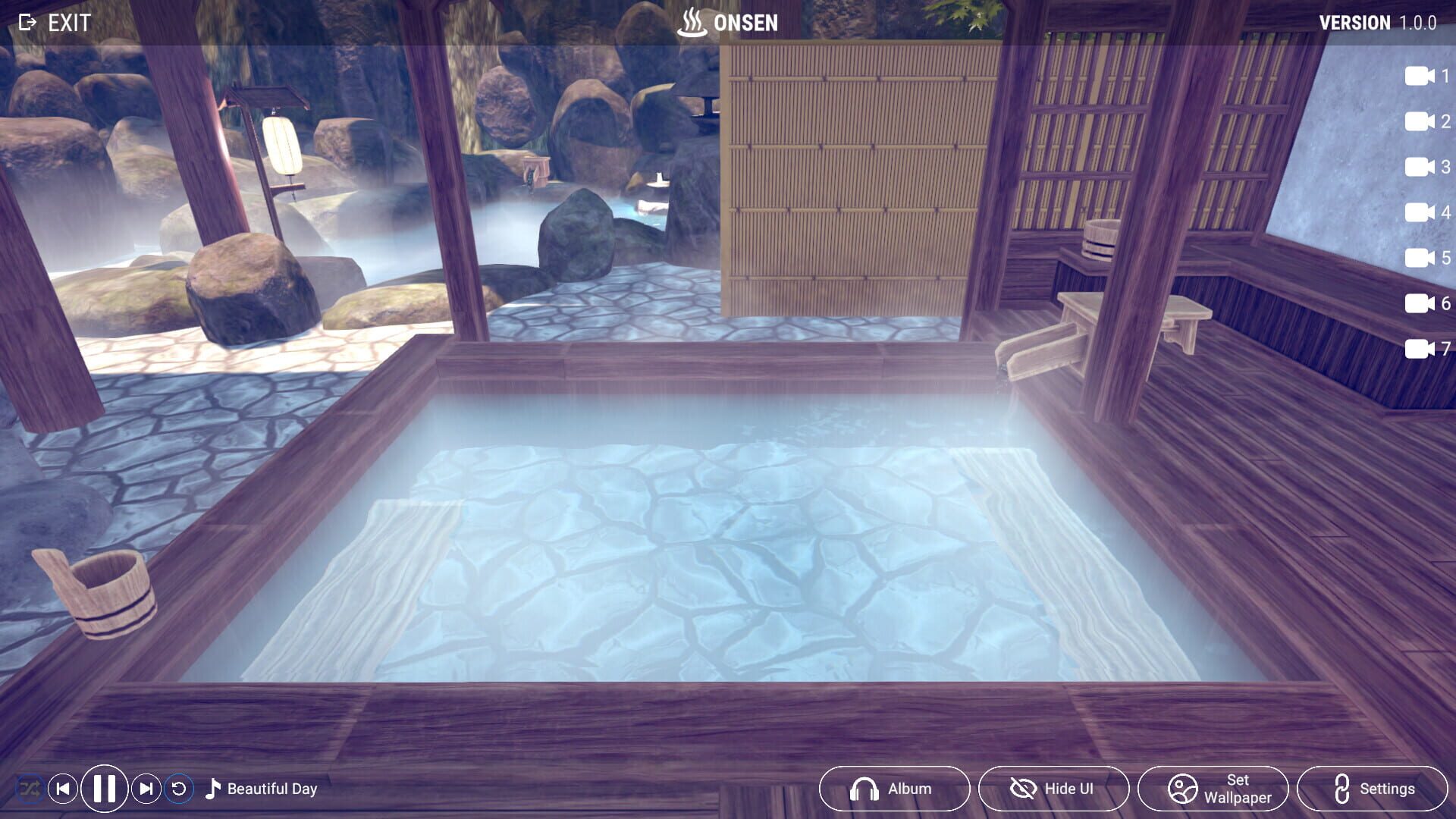Set current scene as wallpaper

point(1216,788)
